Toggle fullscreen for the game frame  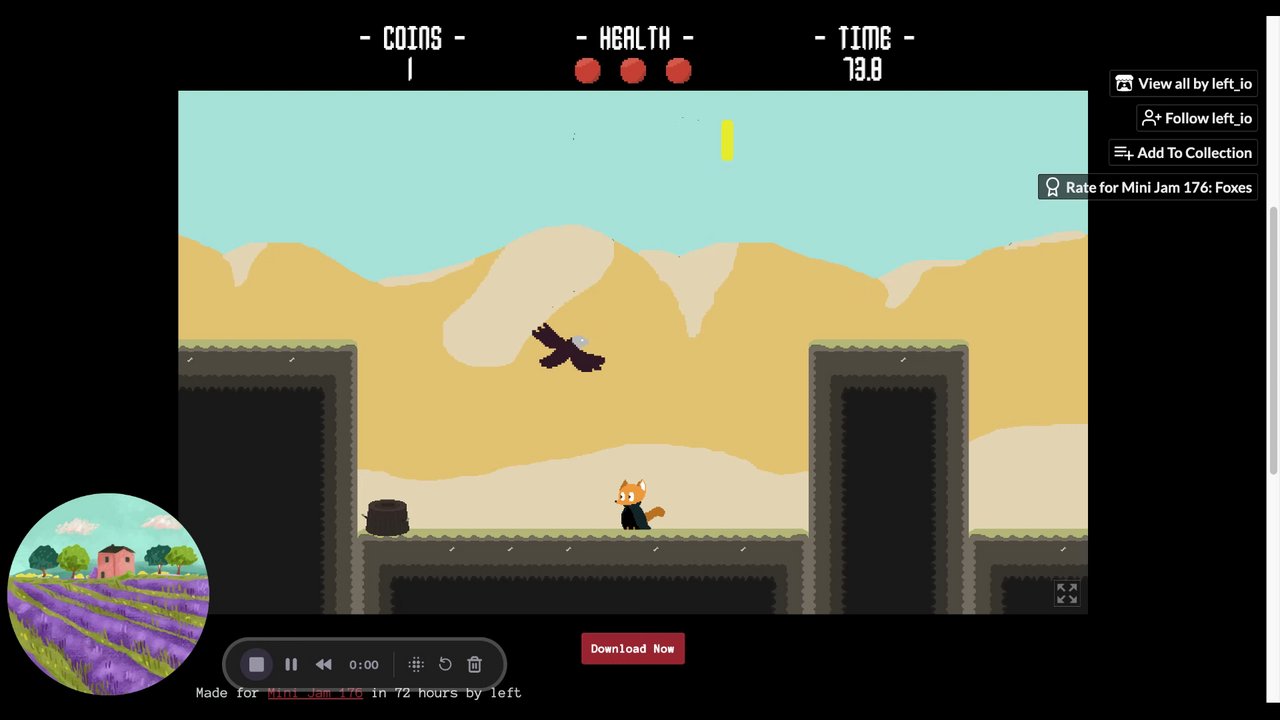[1067, 593]
